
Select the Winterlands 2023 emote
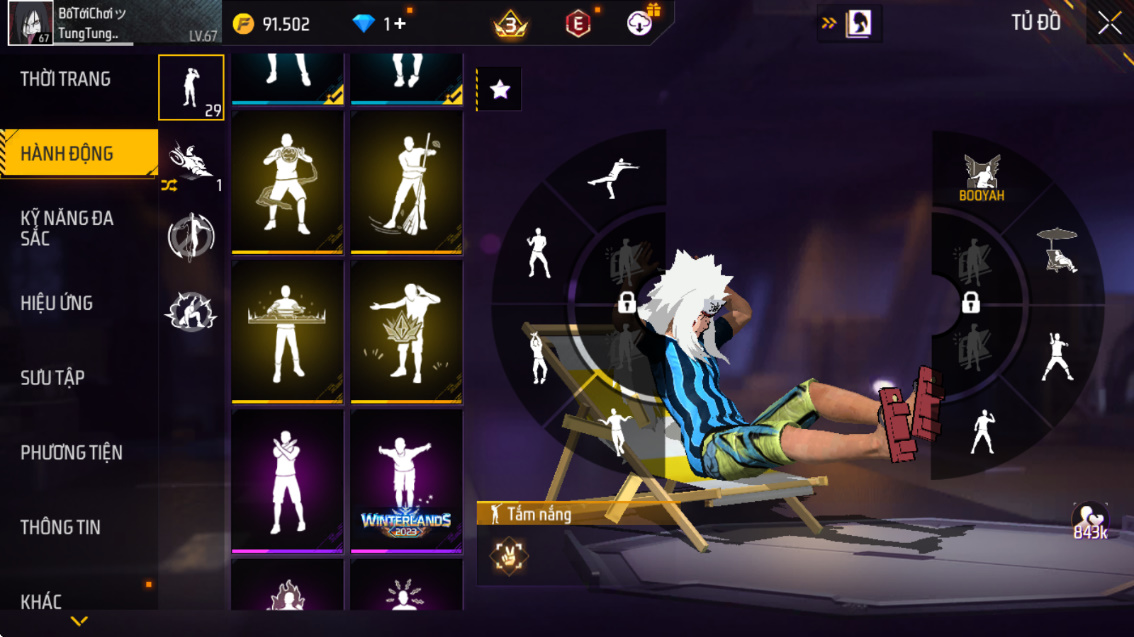[x=406, y=481]
